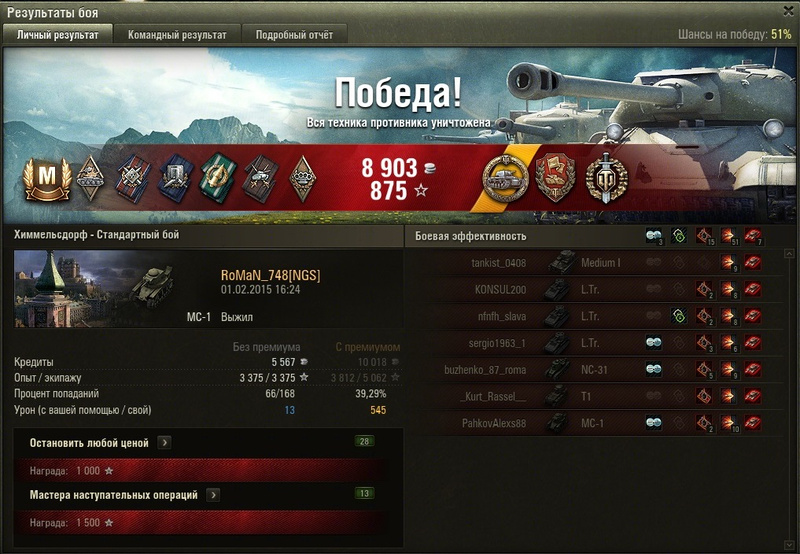The image size is (800, 554).
Task: Close the battle results window
Action: click(x=785, y=11)
